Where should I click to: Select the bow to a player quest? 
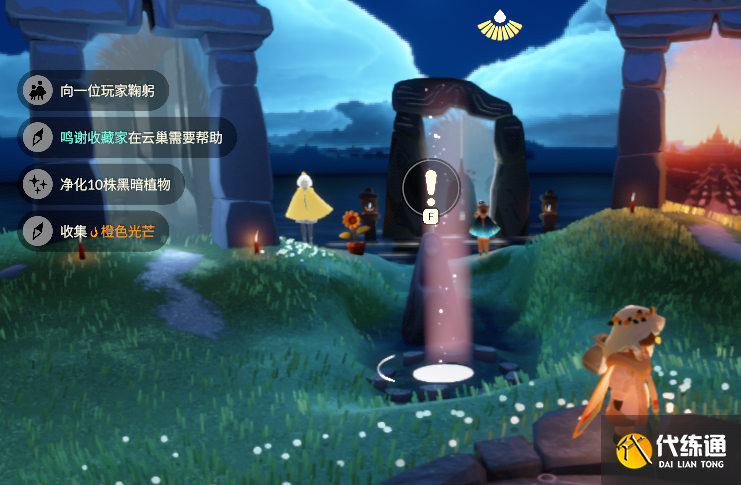coord(94,90)
